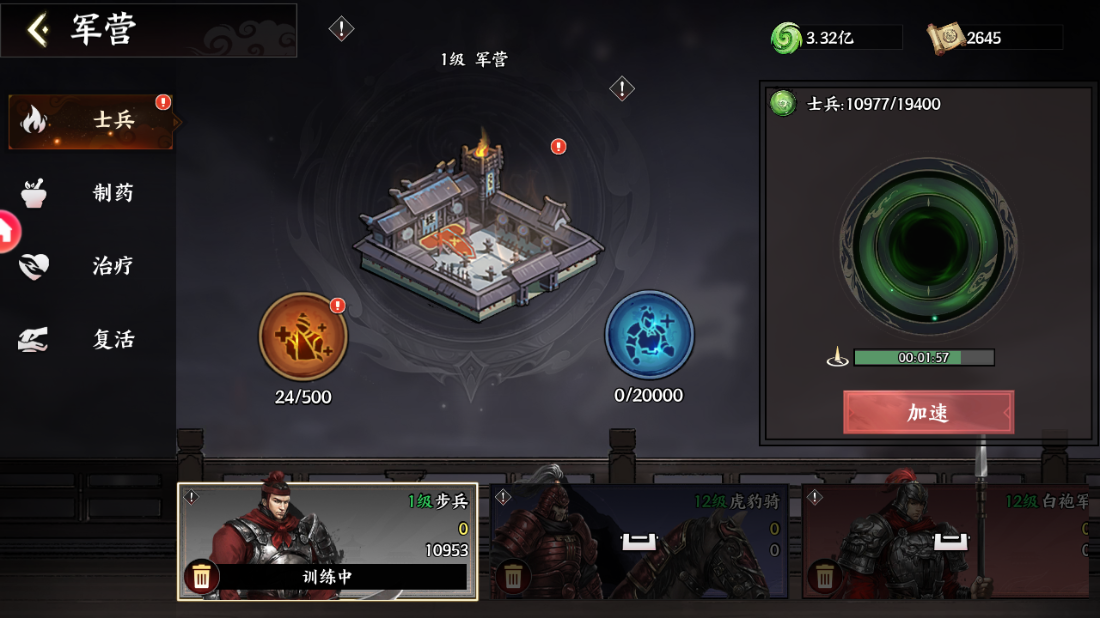Click the trash icon on 白袍军 card
The image size is (1100, 618).
[825, 576]
